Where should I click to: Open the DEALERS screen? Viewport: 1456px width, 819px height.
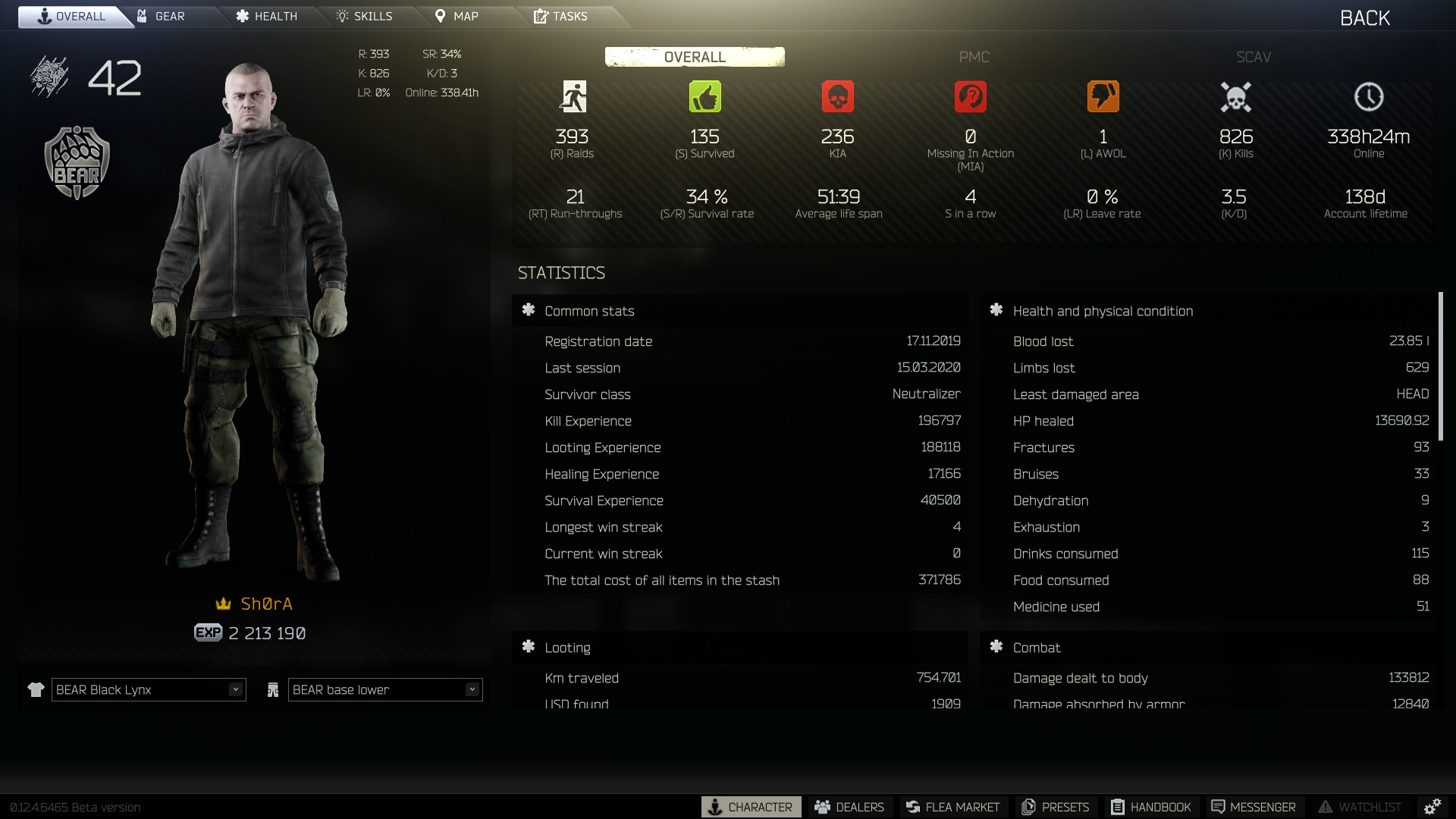(x=851, y=807)
